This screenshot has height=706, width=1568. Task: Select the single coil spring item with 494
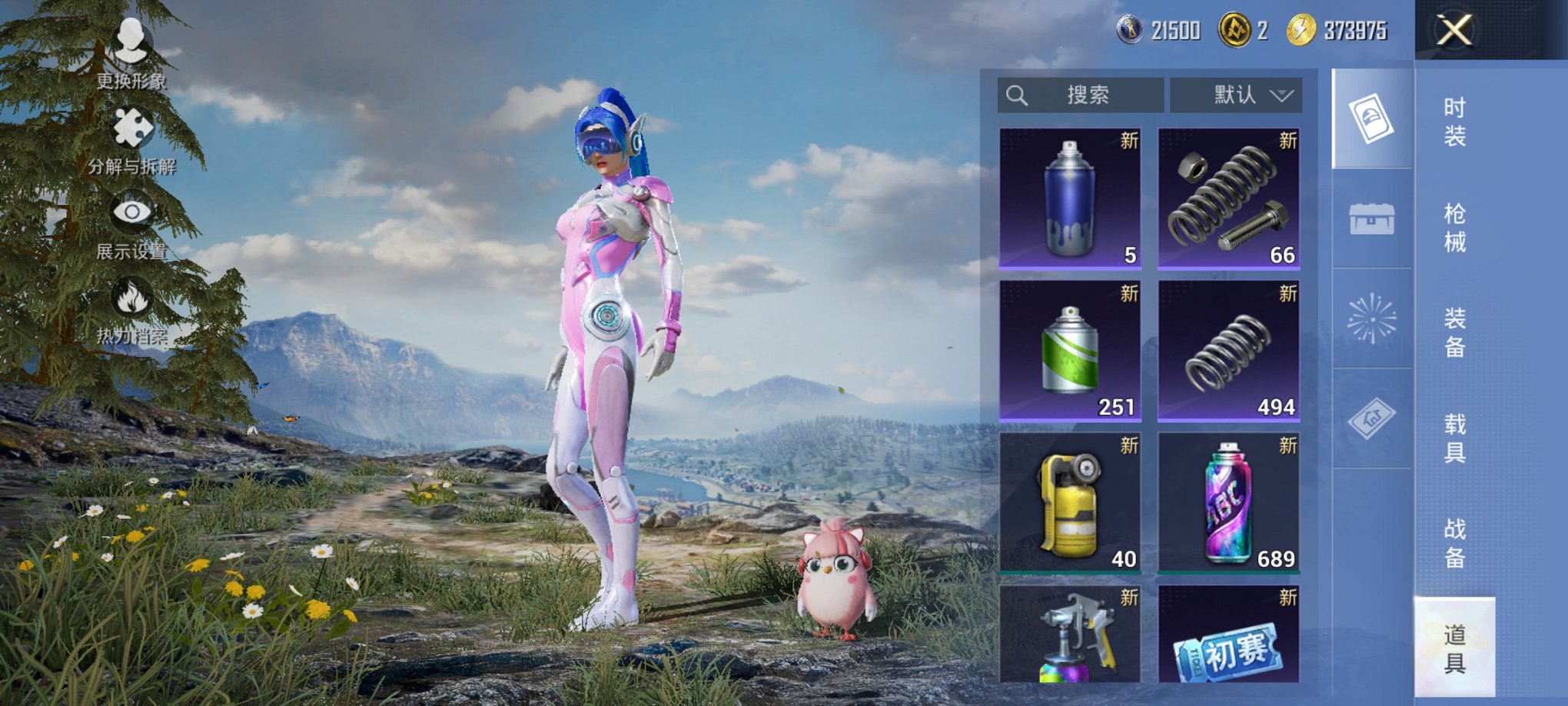[1229, 351]
